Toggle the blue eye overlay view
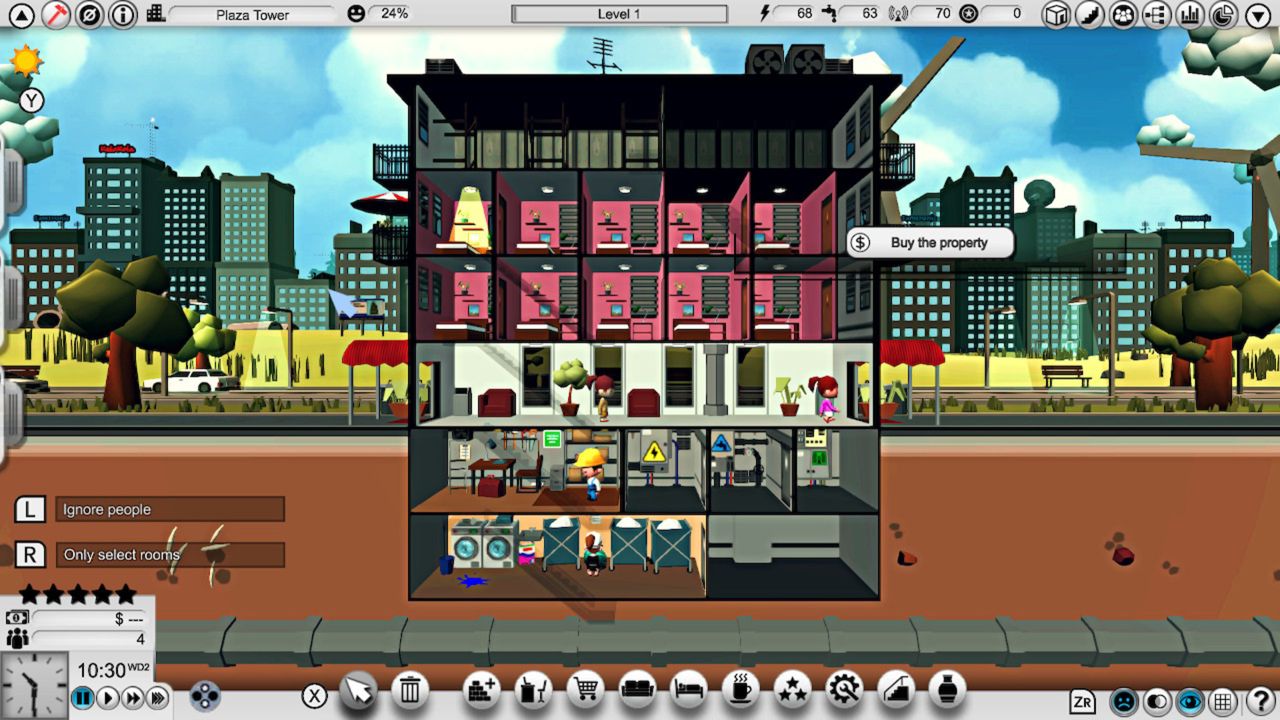 pos(1190,702)
